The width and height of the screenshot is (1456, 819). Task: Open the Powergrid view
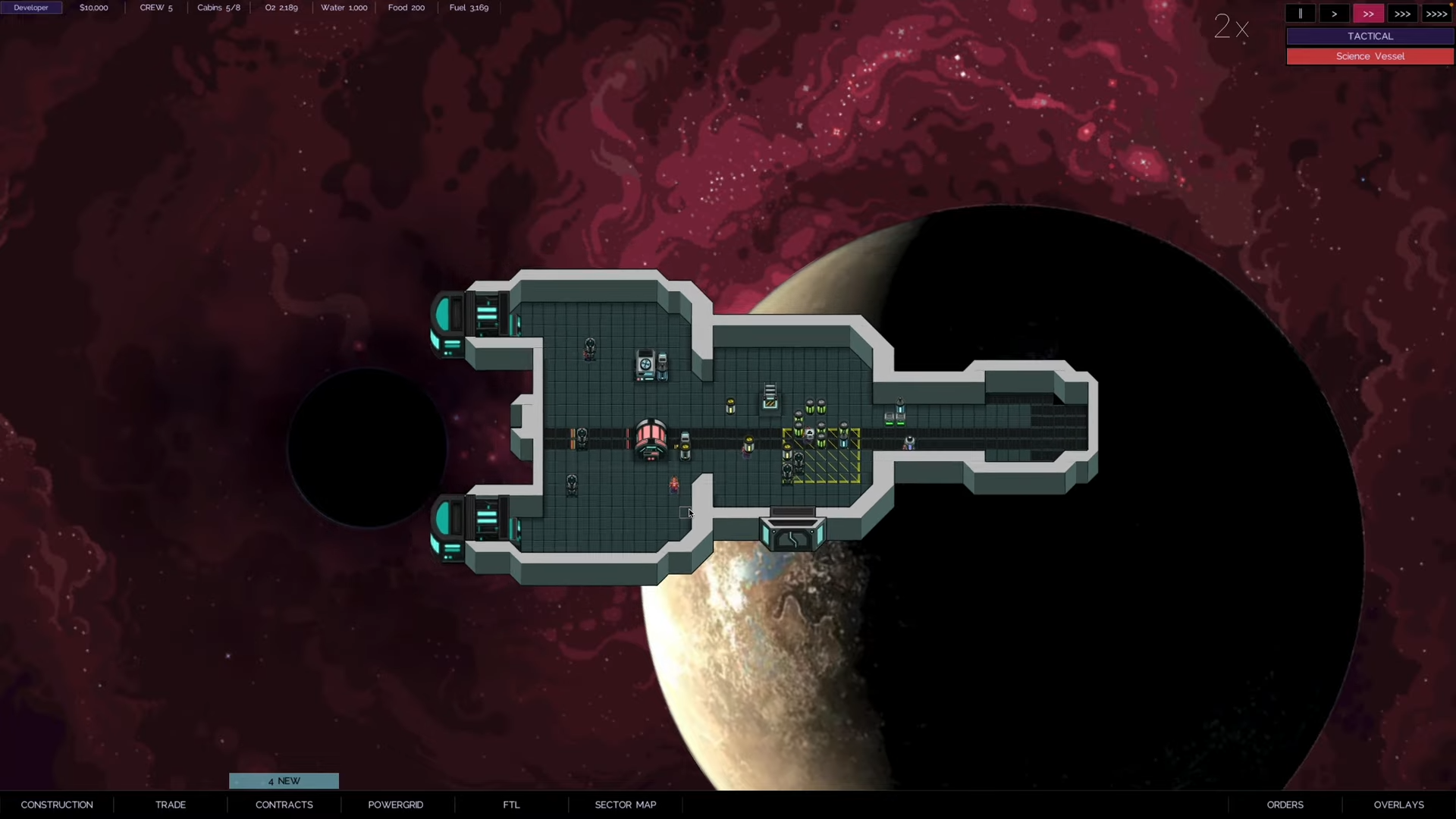(x=395, y=805)
